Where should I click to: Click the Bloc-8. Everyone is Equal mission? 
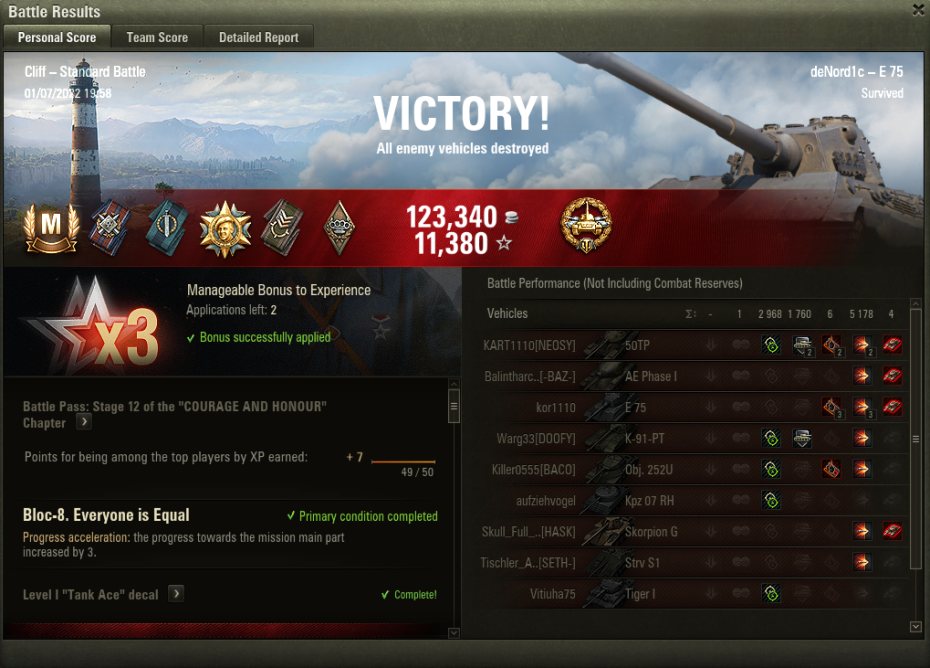tap(106, 515)
